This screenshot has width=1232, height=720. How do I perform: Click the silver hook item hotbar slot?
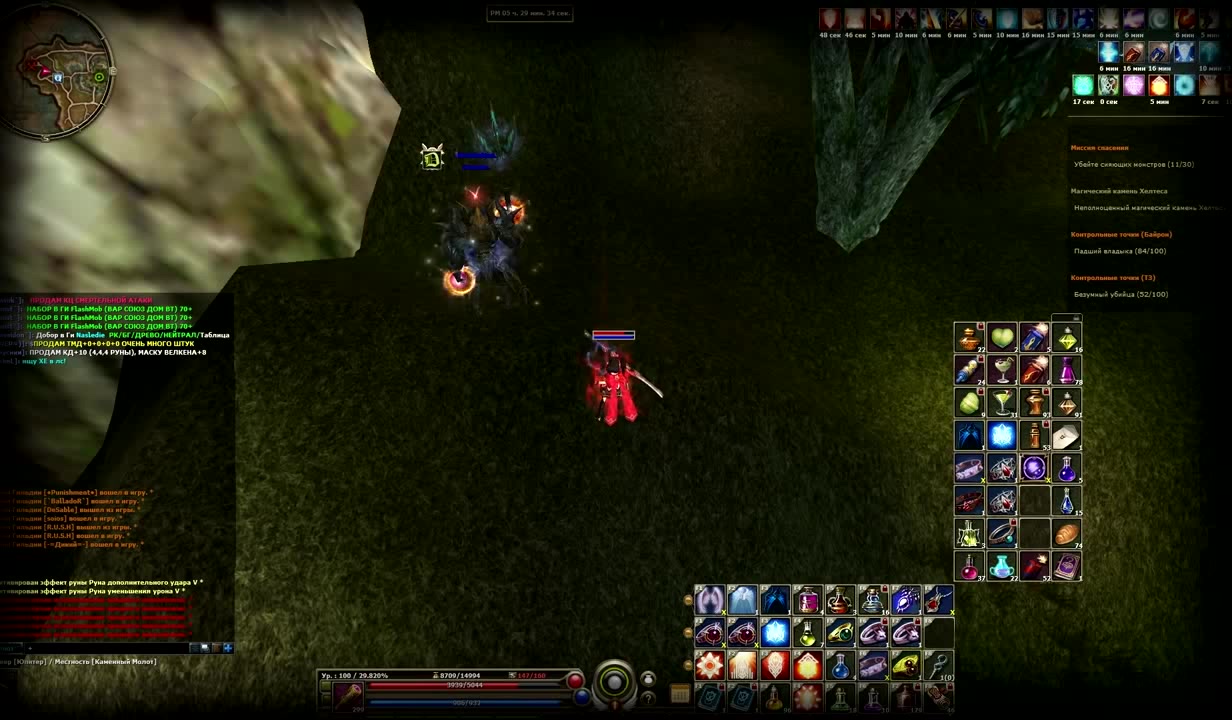938,665
